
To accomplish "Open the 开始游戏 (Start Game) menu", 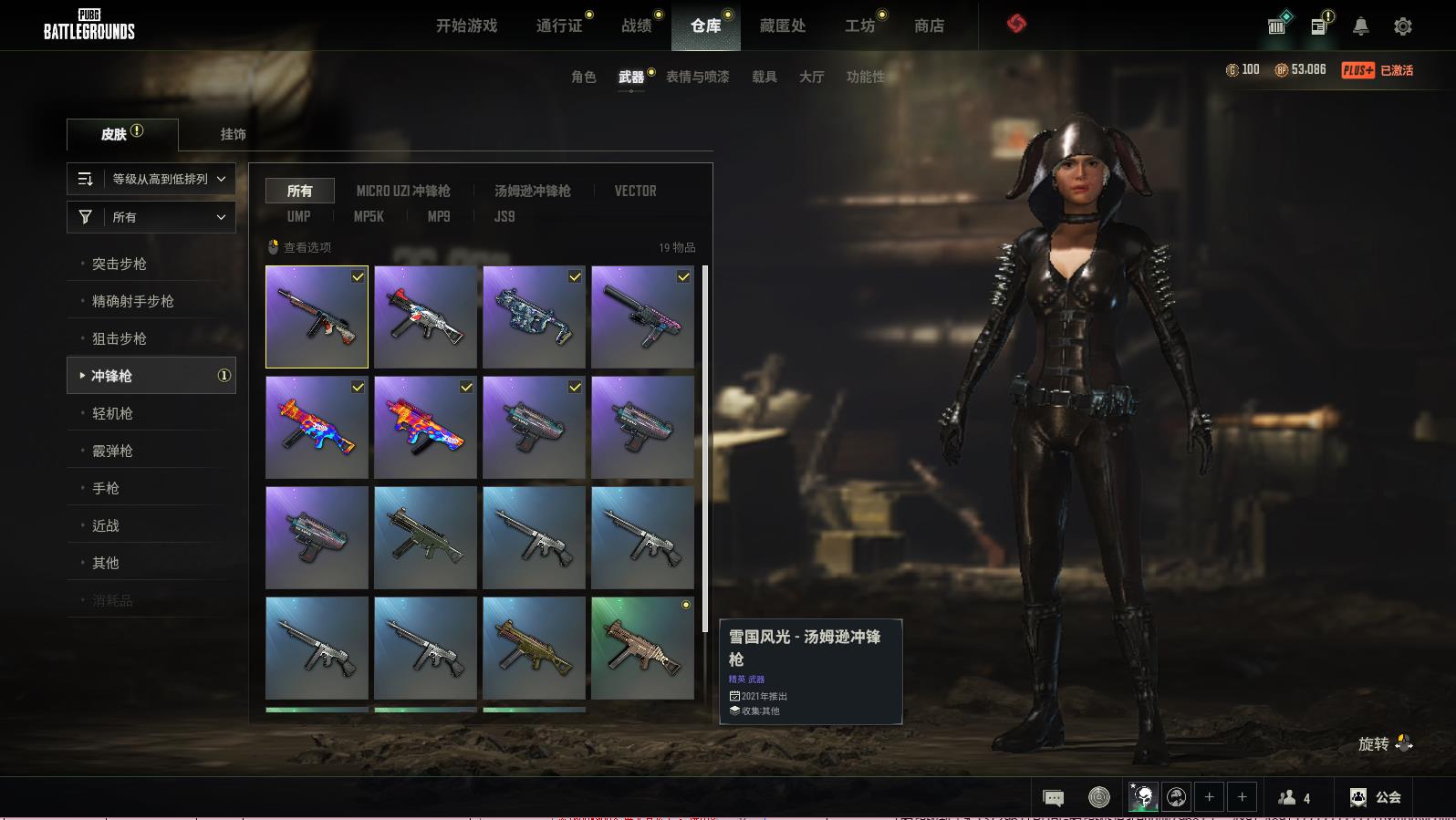I will point(466,26).
